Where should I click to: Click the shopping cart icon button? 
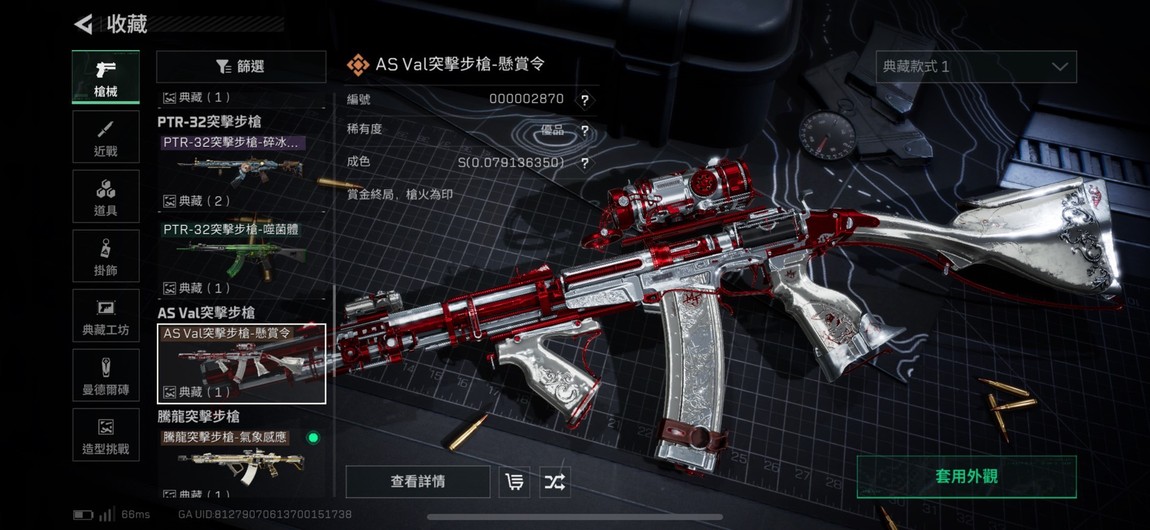point(514,482)
